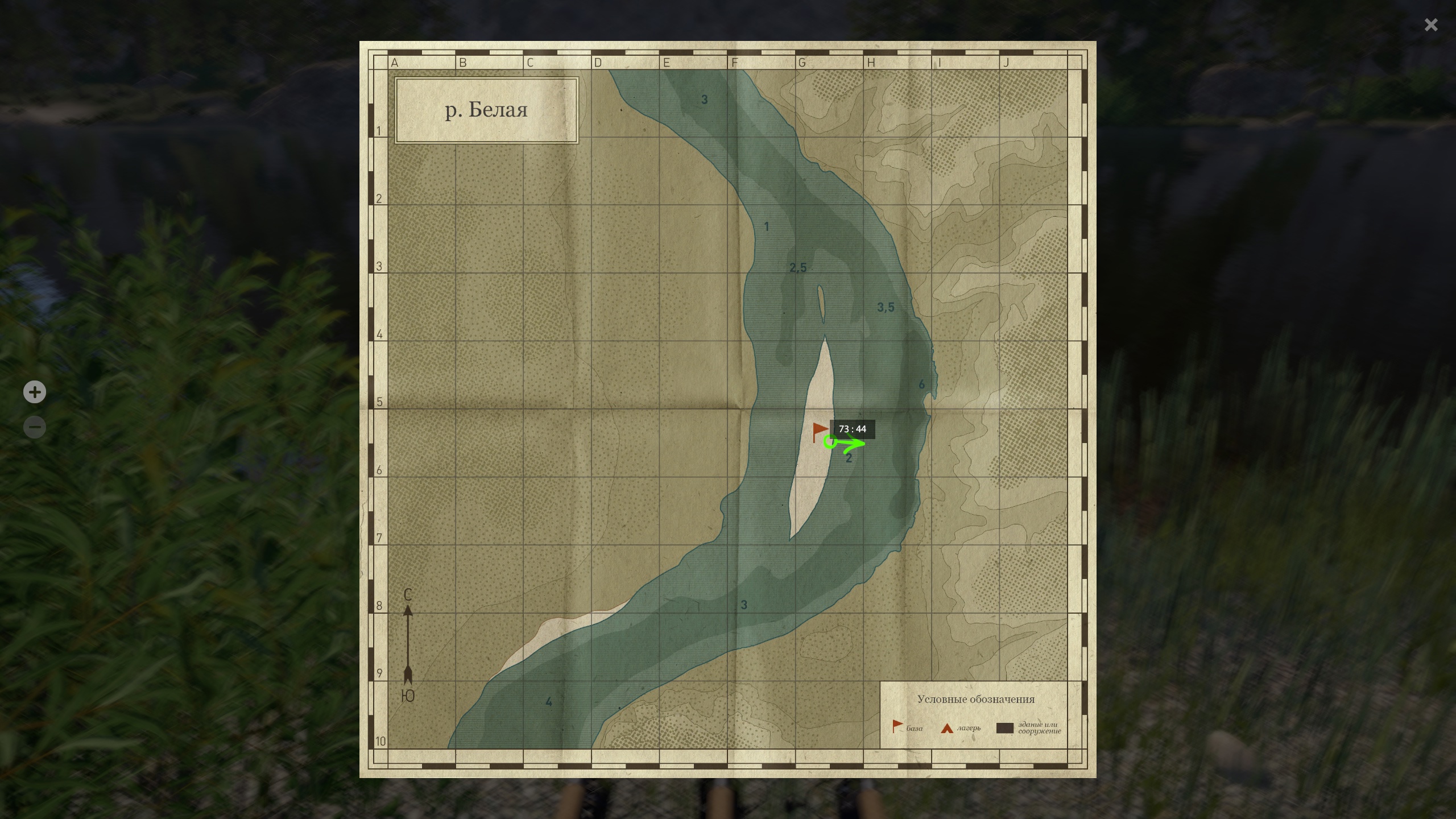
Task: Zoom in the map with plus button
Action: click(35, 392)
